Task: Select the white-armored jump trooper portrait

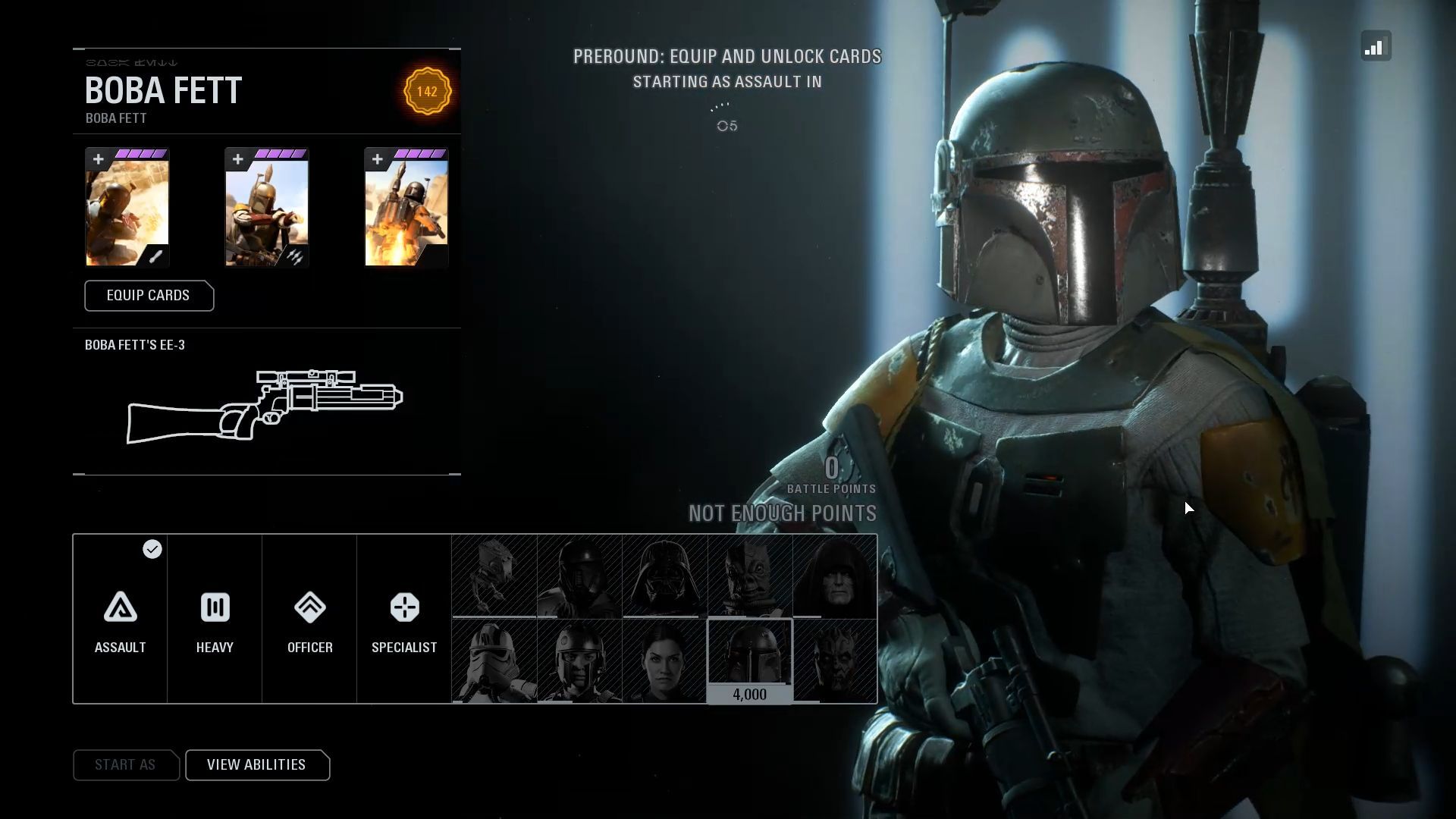Action: pyautogui.click(x=494, y=661)
